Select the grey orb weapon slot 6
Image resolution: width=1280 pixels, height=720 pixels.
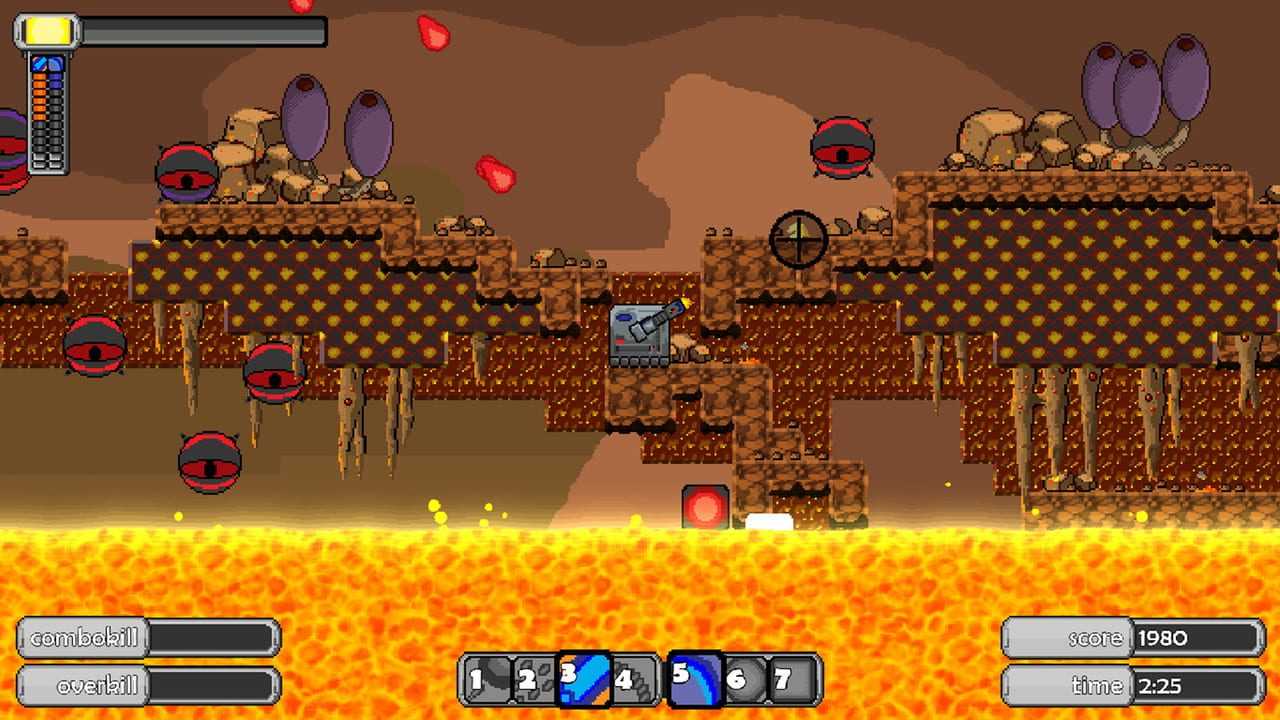(744, 680)
